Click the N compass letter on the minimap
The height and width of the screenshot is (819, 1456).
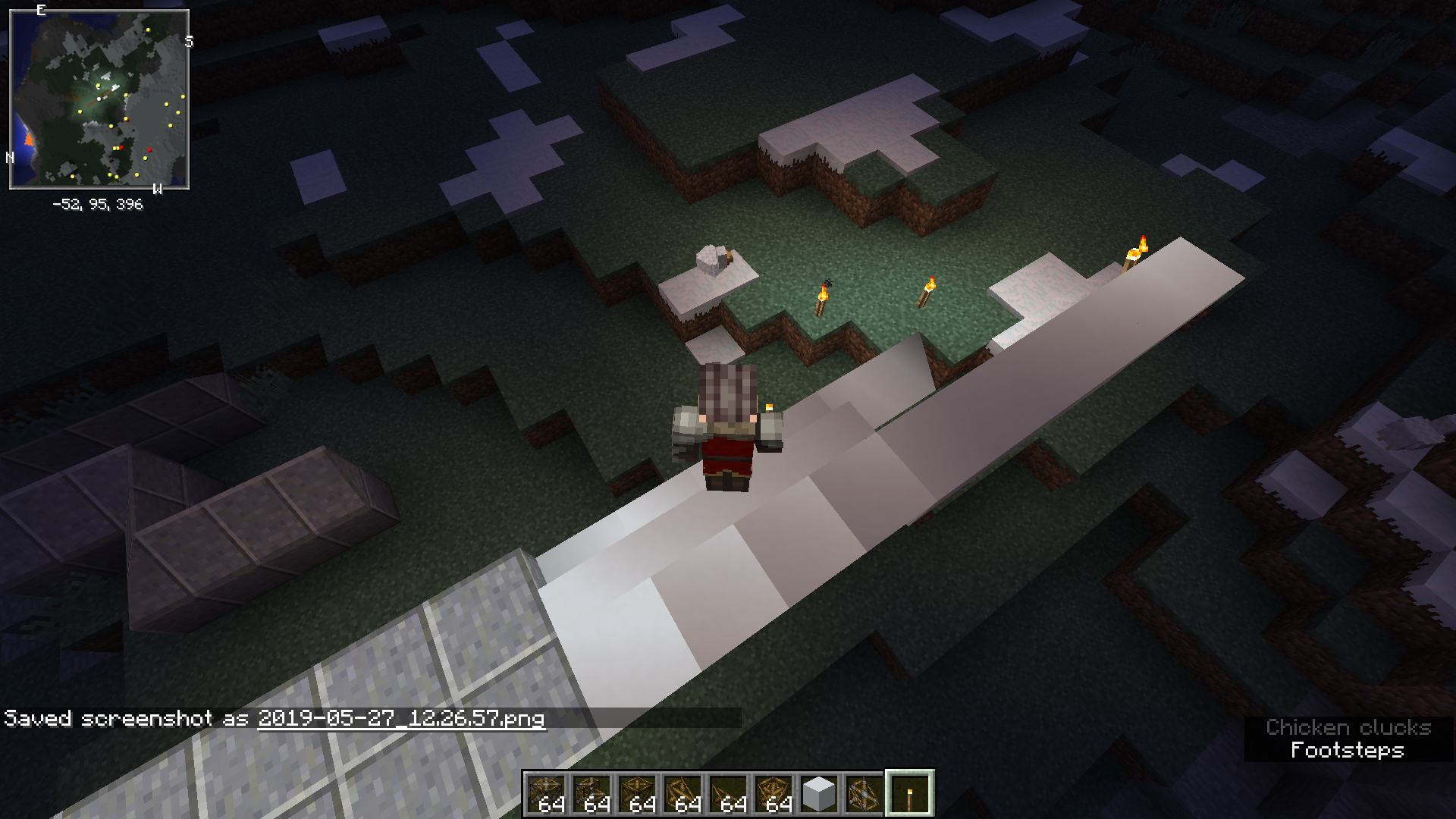[11, 156]
